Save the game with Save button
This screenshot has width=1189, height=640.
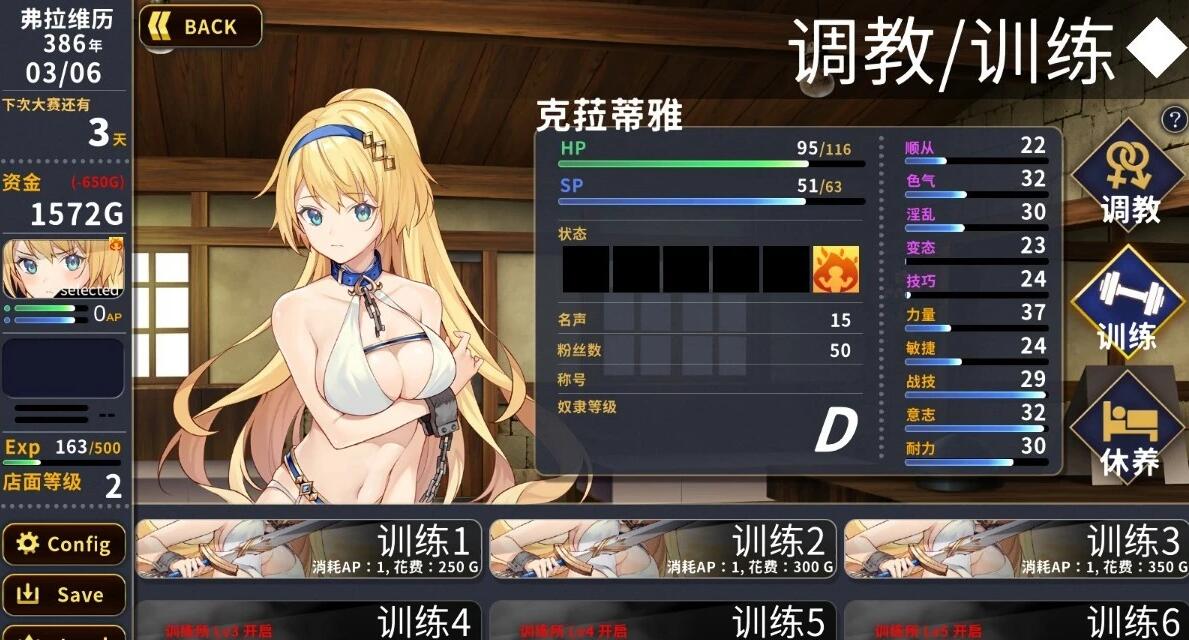pos(64,595)
